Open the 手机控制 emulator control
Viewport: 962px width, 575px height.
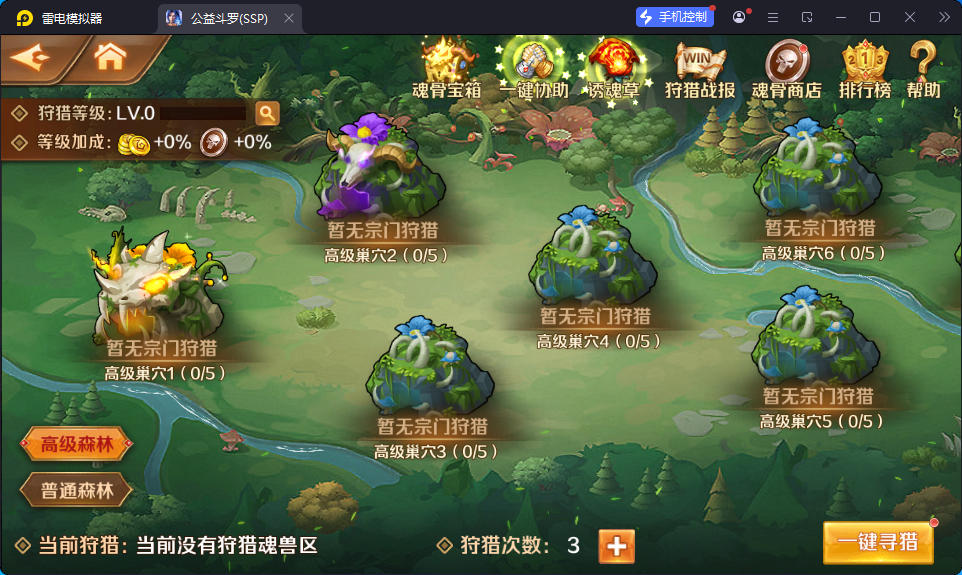pos(674,17)
